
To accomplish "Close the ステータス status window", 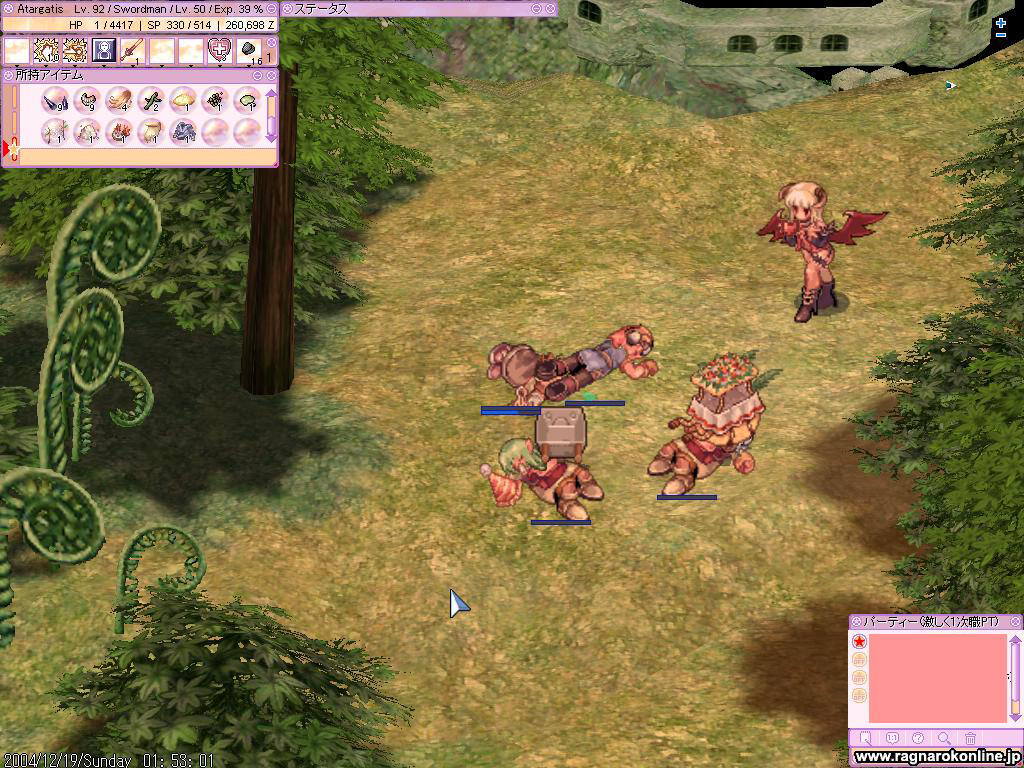I will click(x=550, y=8).
